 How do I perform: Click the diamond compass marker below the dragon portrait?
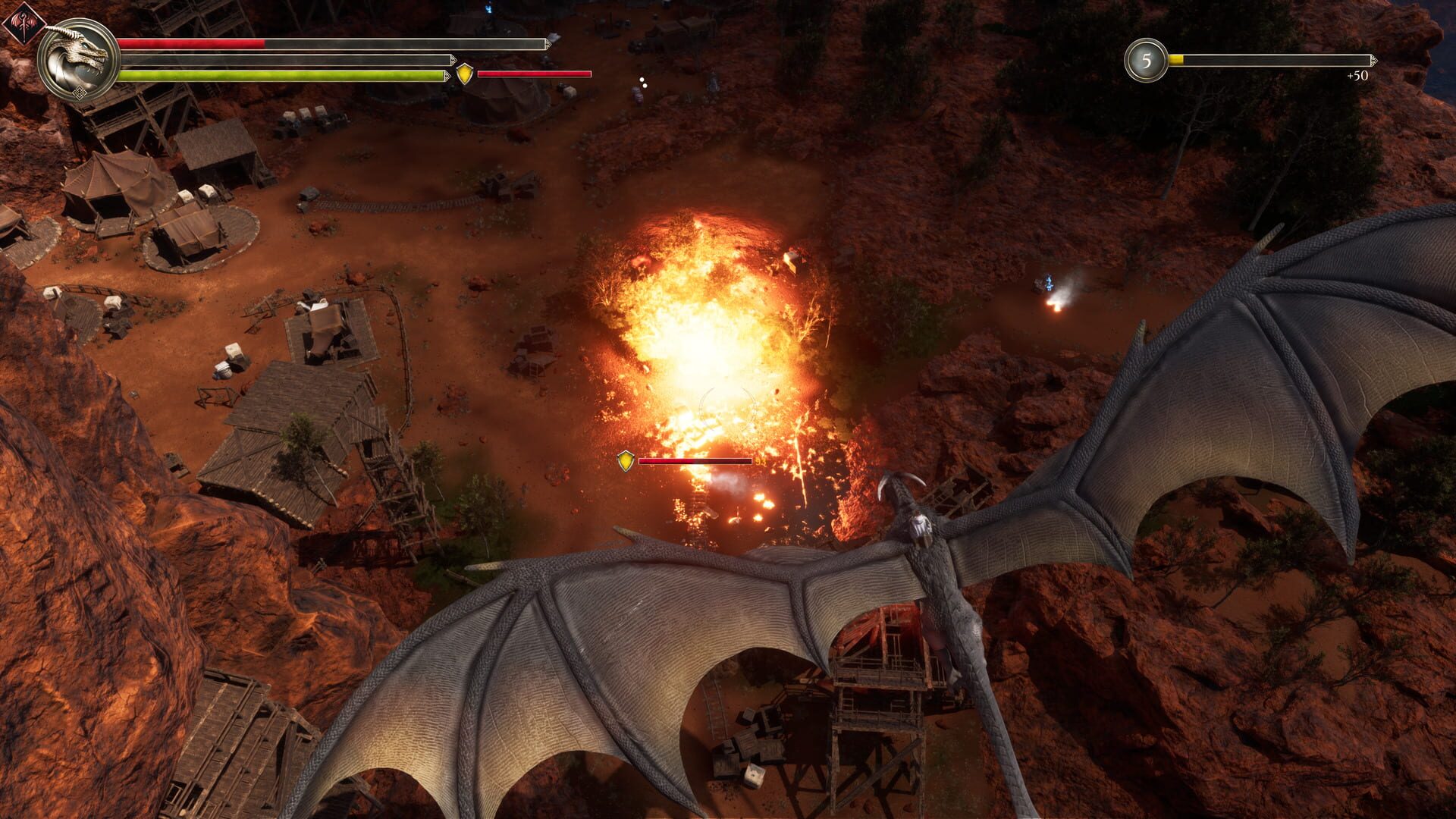point(80,93)
